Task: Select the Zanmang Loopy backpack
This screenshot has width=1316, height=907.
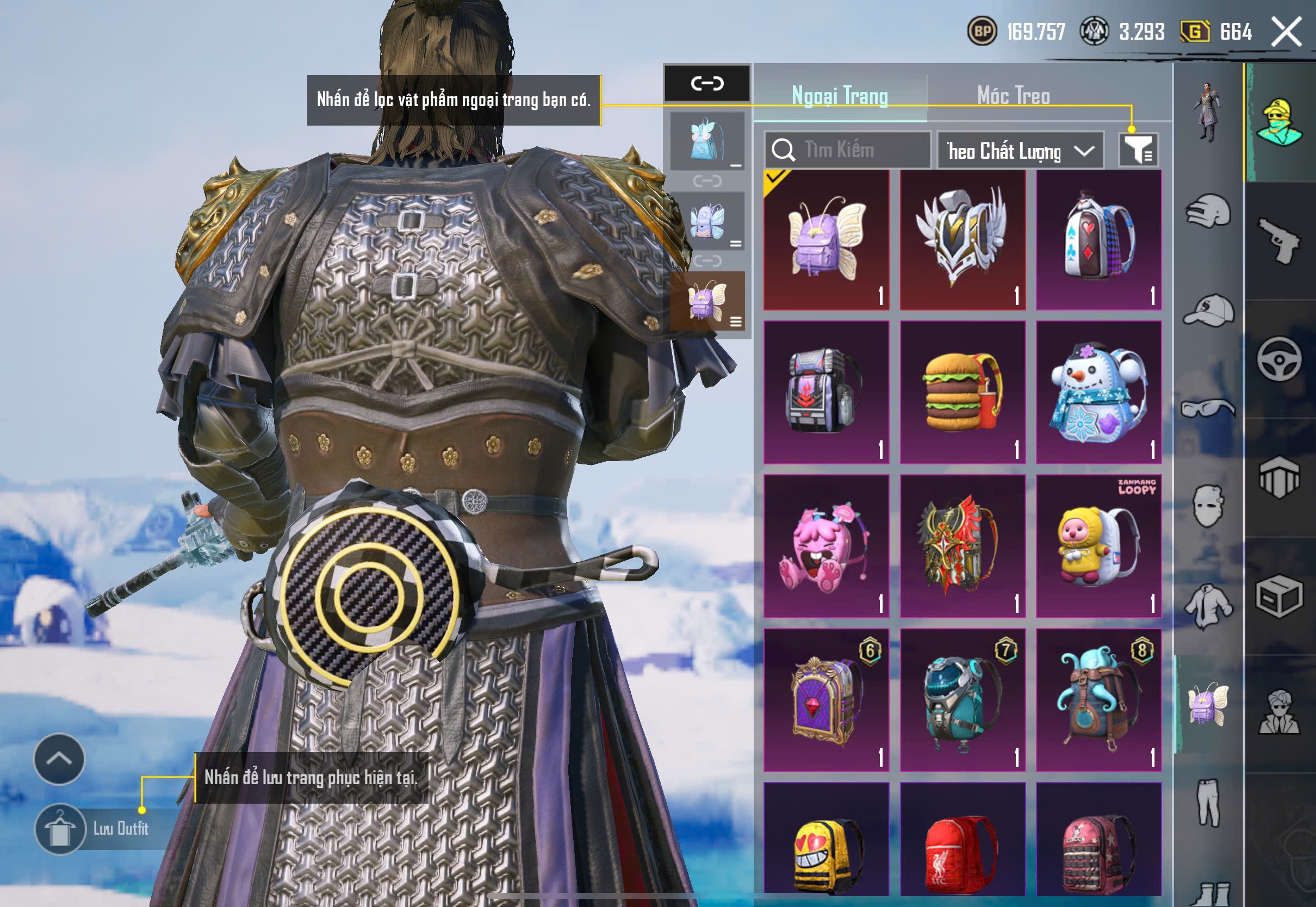Action: point(1098,546)
